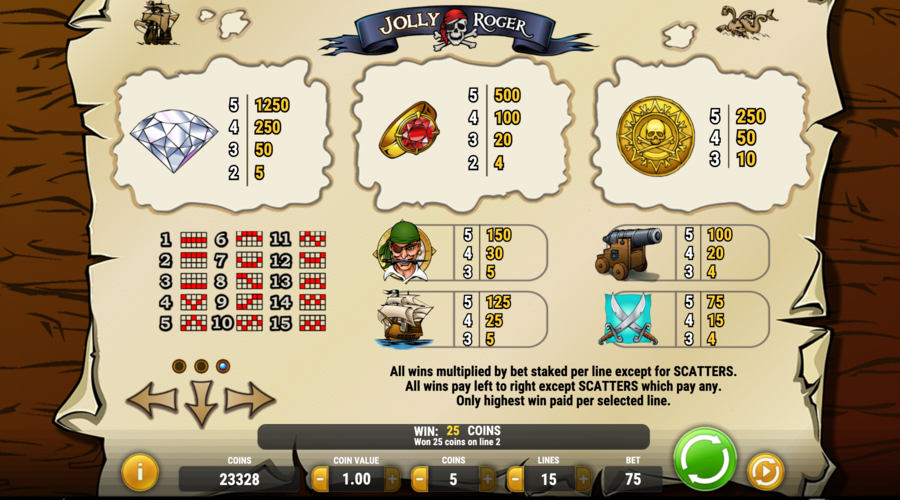Click the green spin button
The width and height of the screenshot is (900, 500).
(x=706, y=461)
